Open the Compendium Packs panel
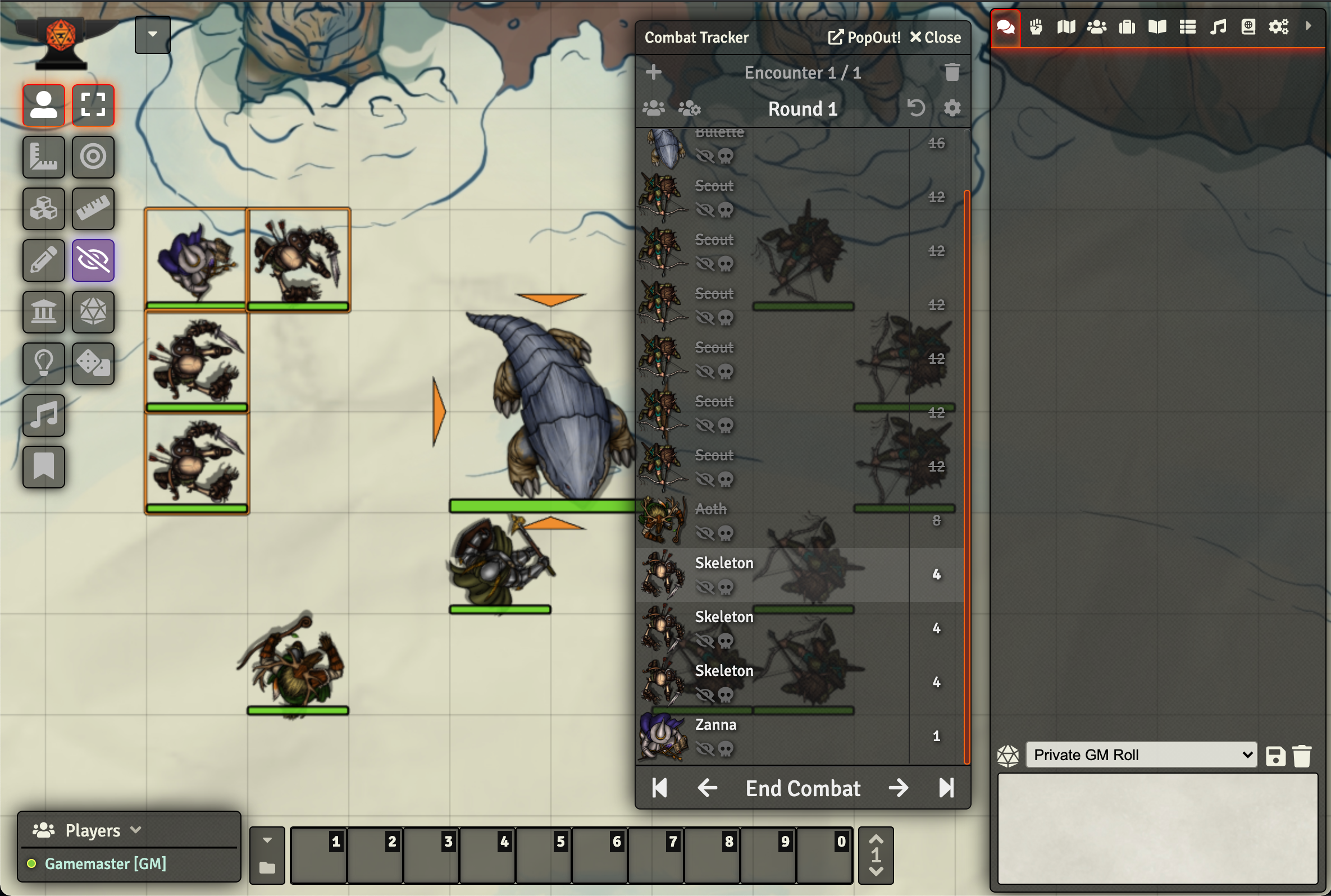Viewport: 1331px width, 896px height. 1248,26
